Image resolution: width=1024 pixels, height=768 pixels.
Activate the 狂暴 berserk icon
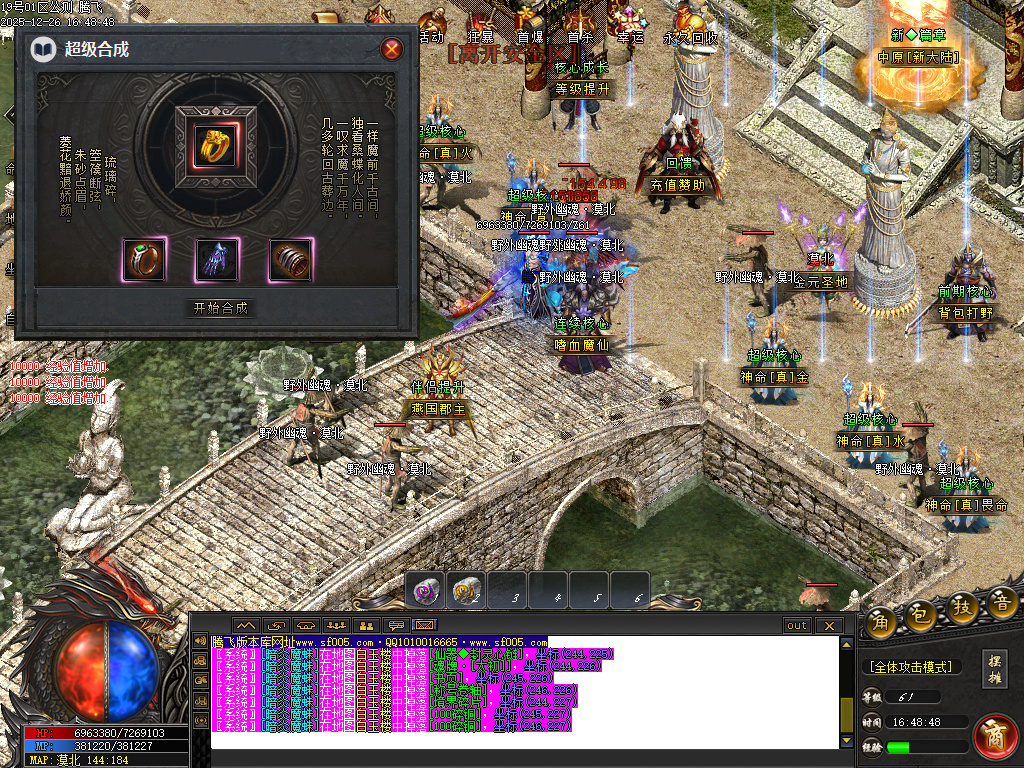480,27
